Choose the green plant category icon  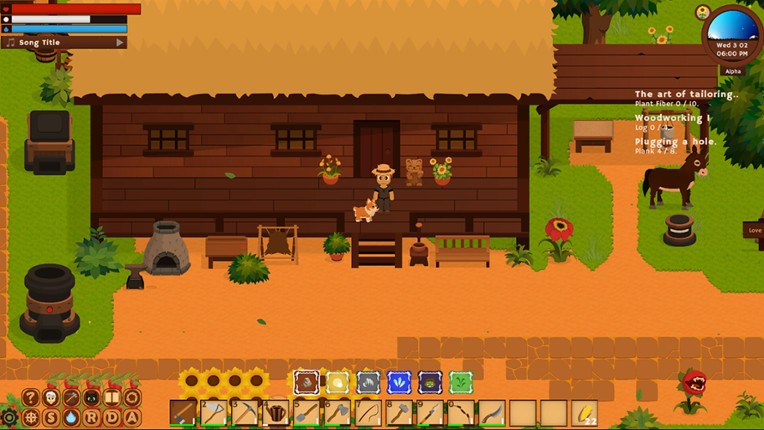click(460, 381)
